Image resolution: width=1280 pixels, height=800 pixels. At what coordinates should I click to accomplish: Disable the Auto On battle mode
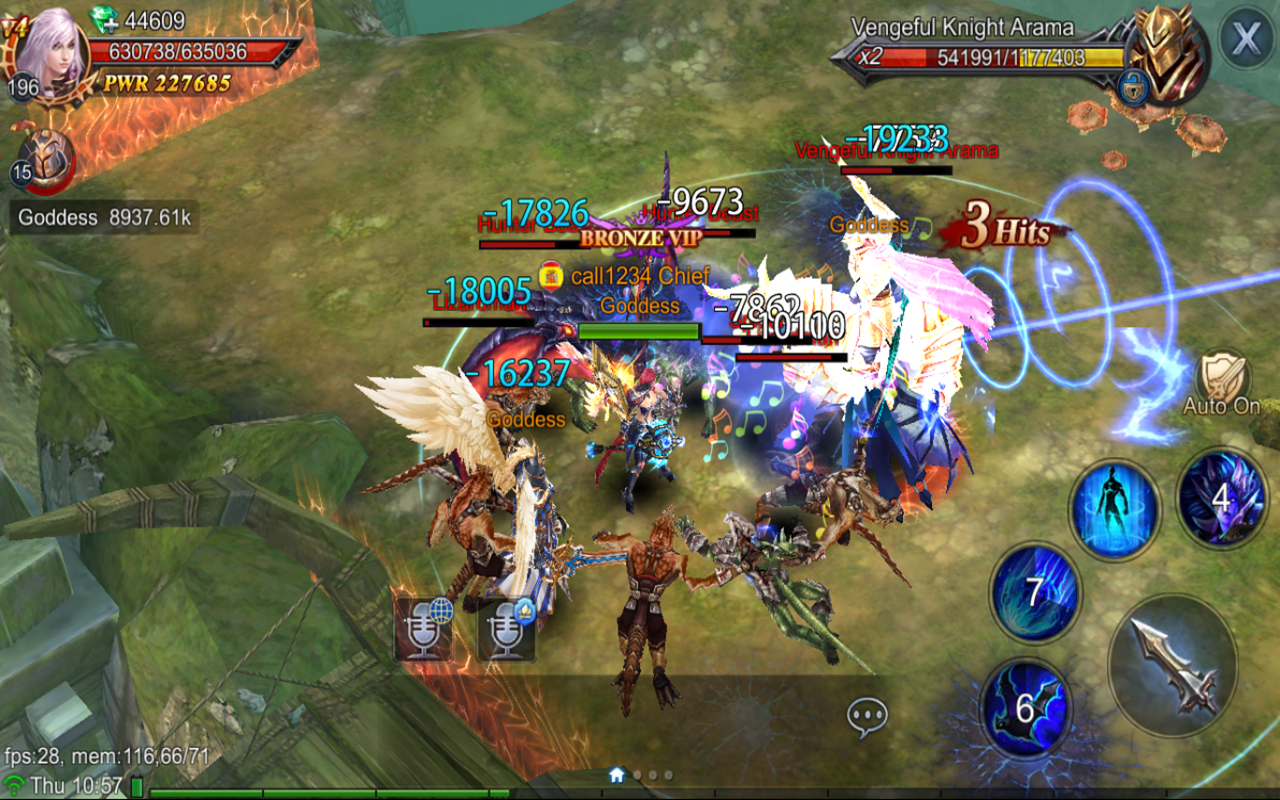point(1221,385)
